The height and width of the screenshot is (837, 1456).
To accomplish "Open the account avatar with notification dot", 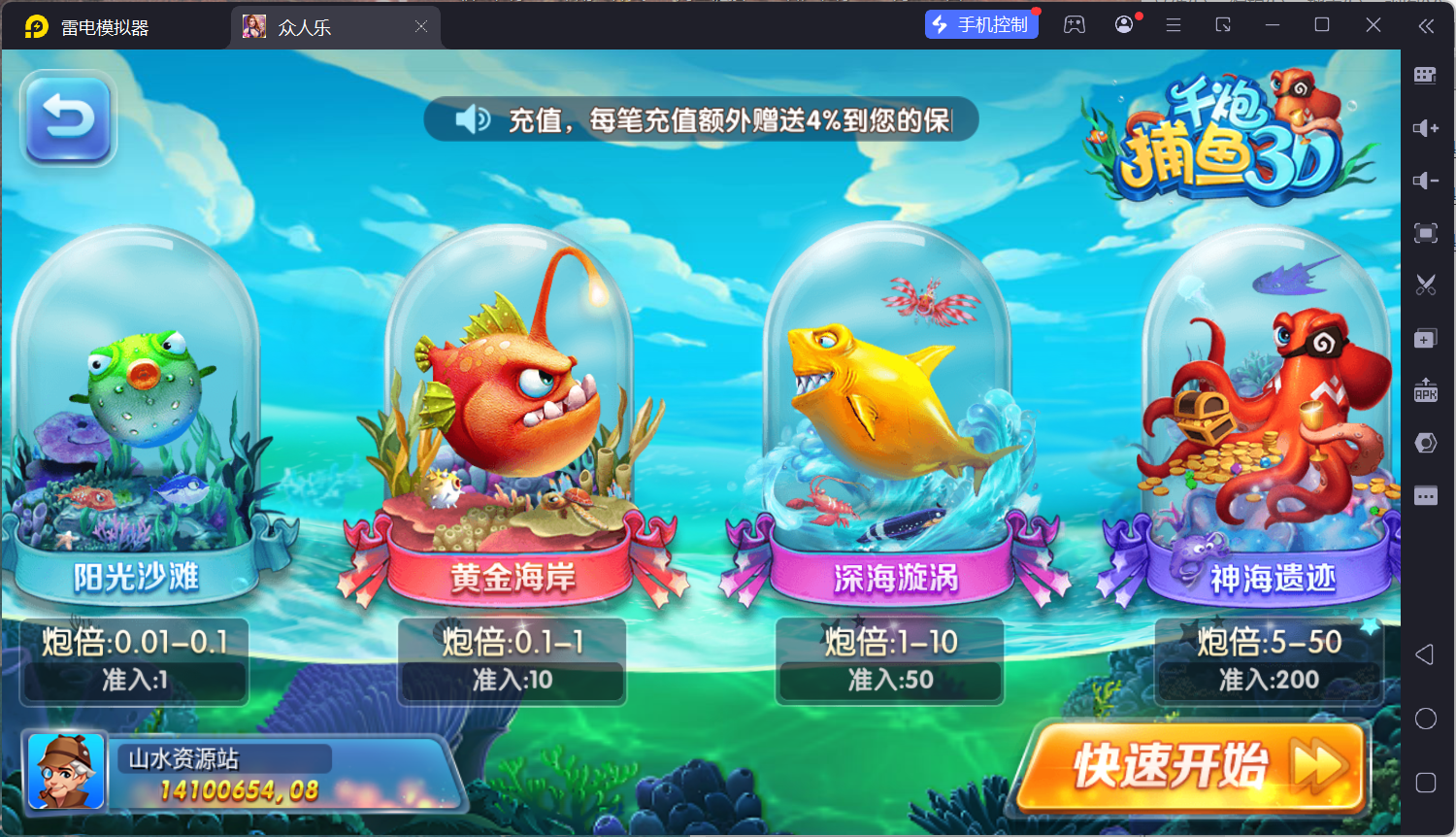I will (1123, 23).
